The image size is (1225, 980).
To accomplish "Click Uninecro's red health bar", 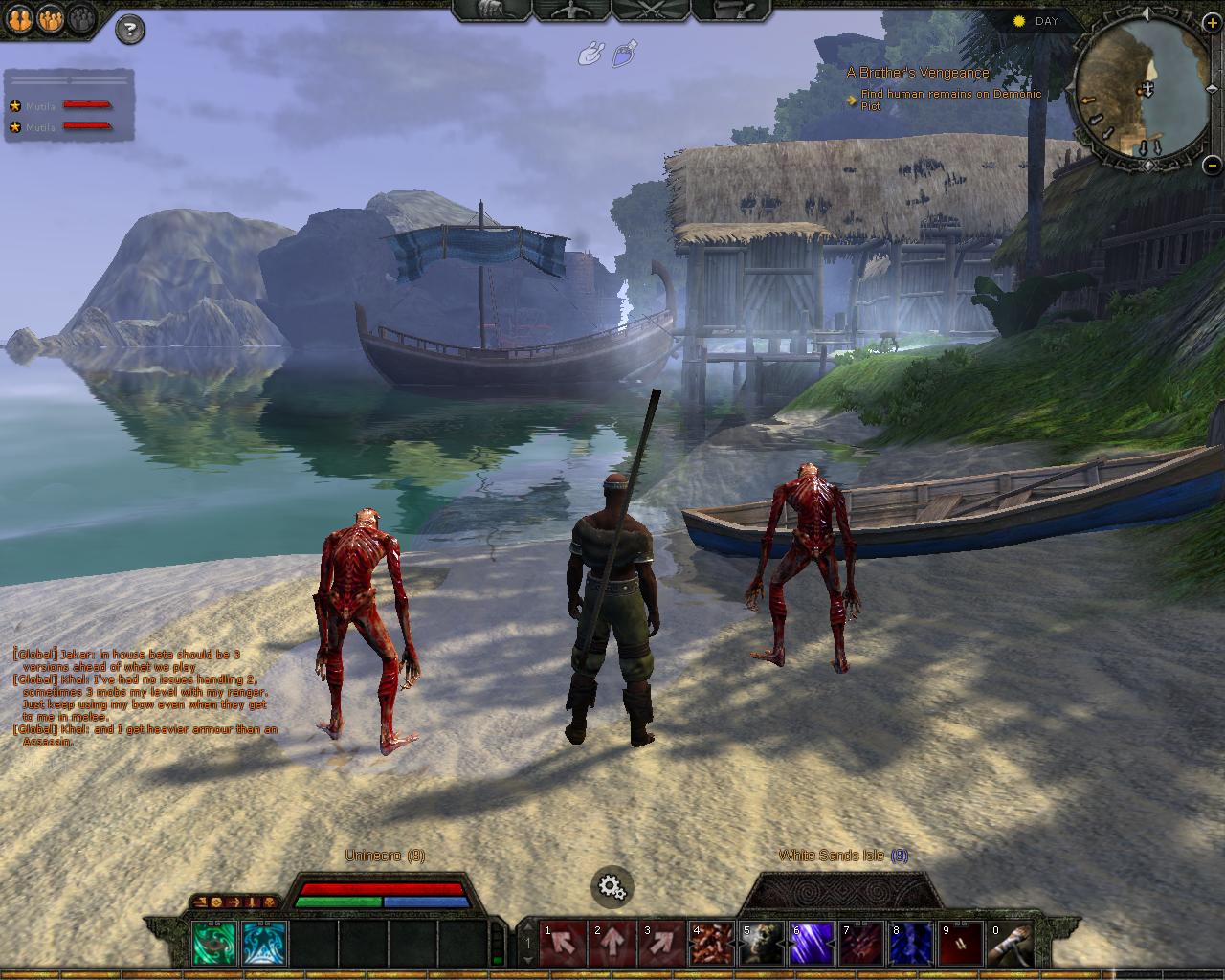I will [x=383, y=886].
